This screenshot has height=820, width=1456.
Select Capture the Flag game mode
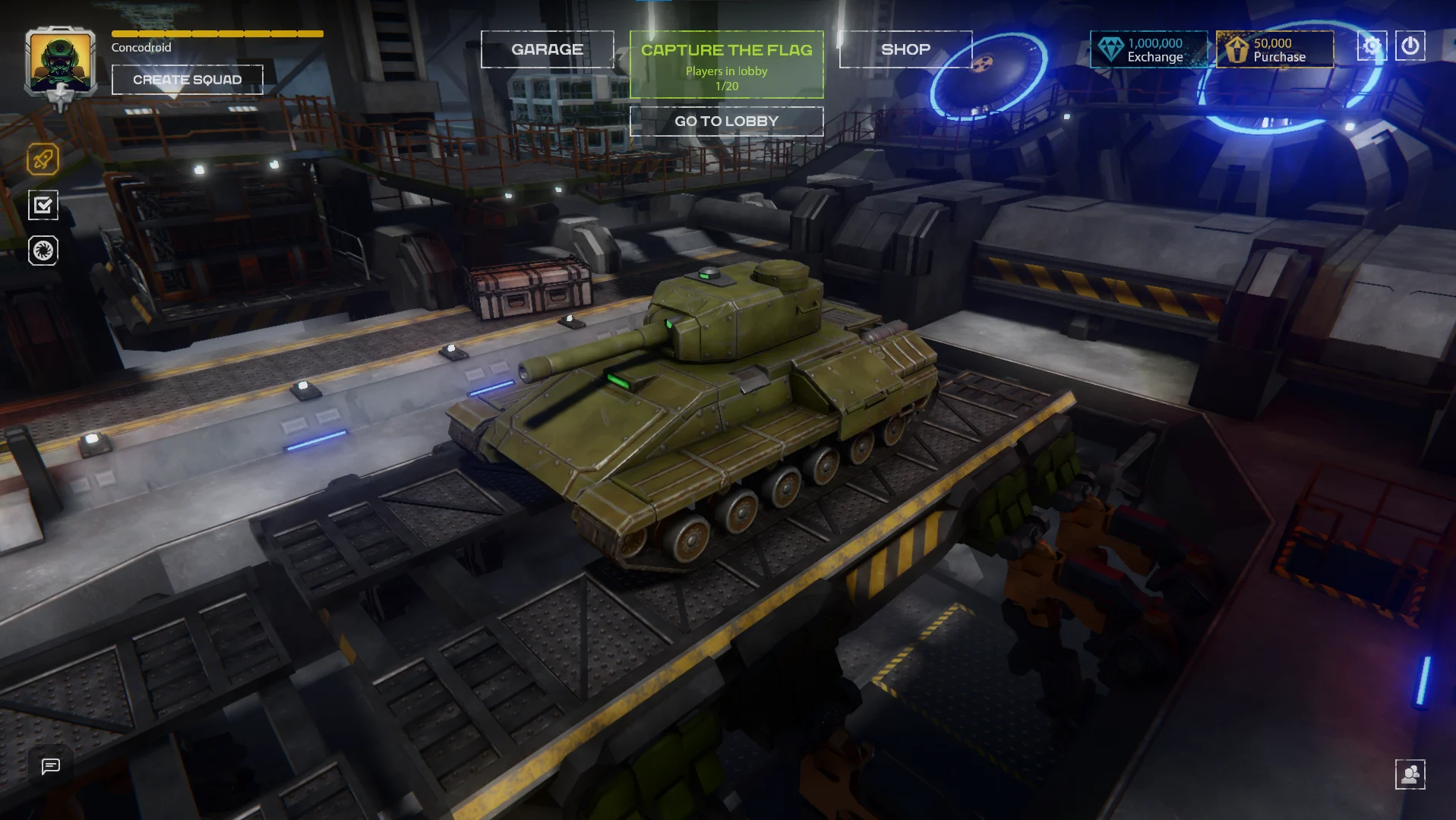(x=726, y=65)
